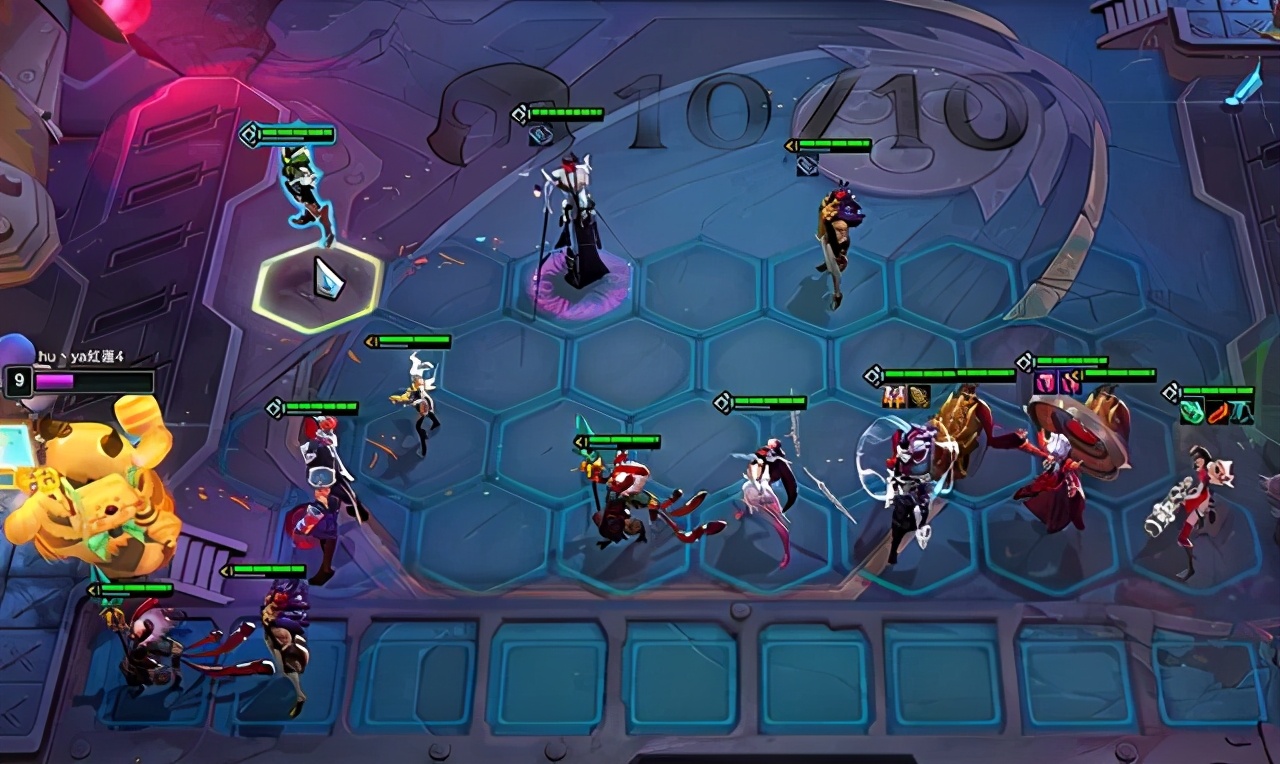
Task: Select the red gunner unit carrying three items
Action: point(1190,505)
